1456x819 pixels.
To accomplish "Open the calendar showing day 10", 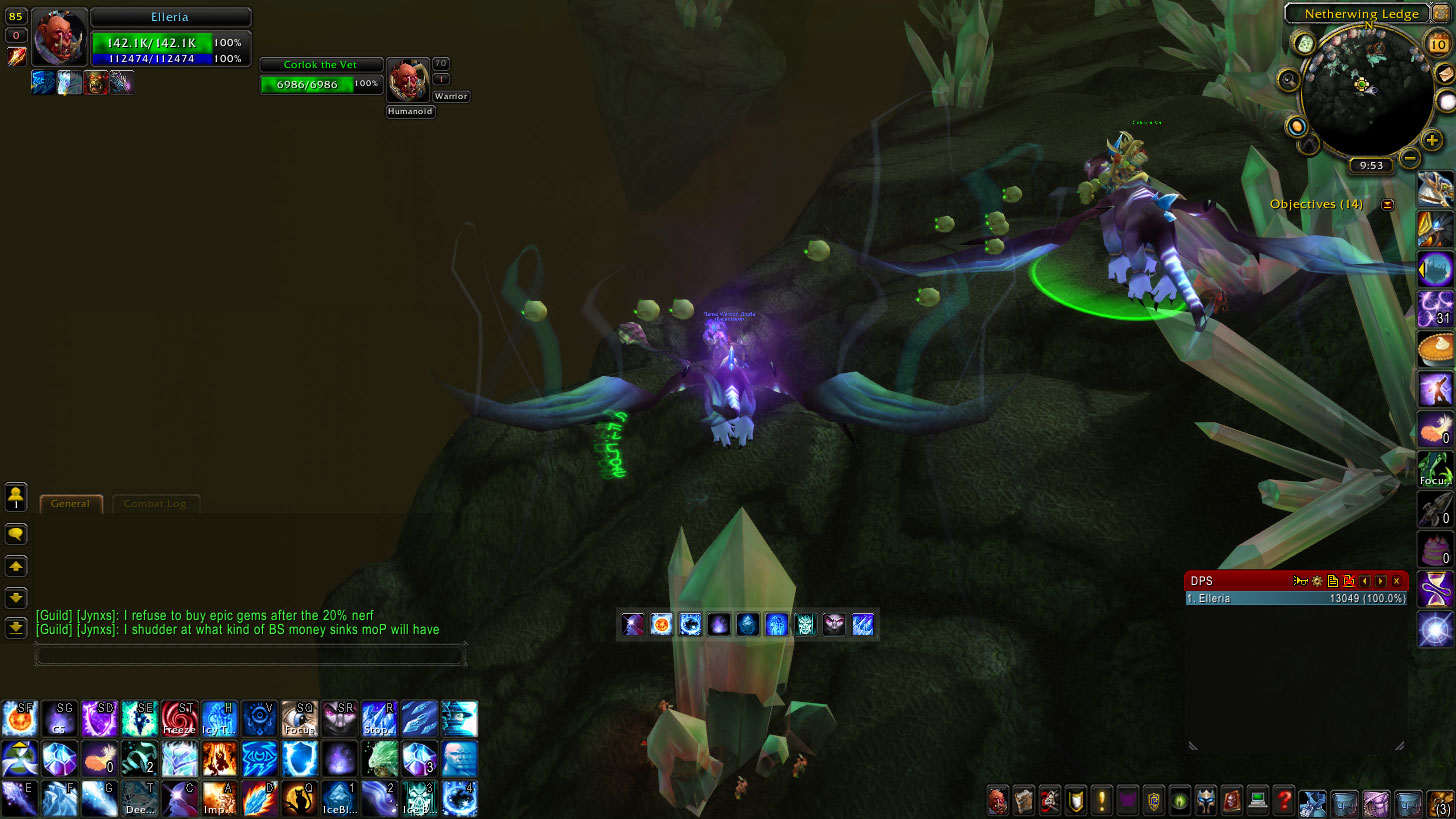I will 1439,40.
